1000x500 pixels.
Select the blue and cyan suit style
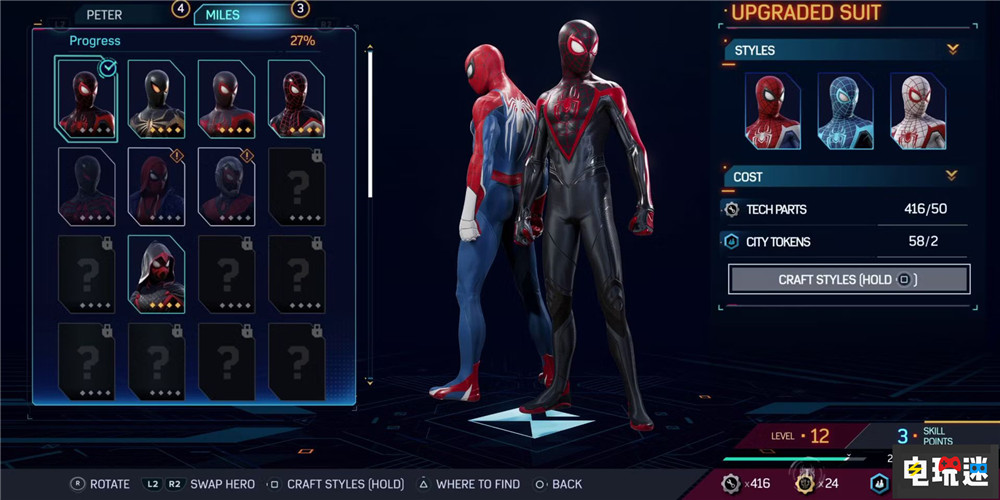[845, 111]
